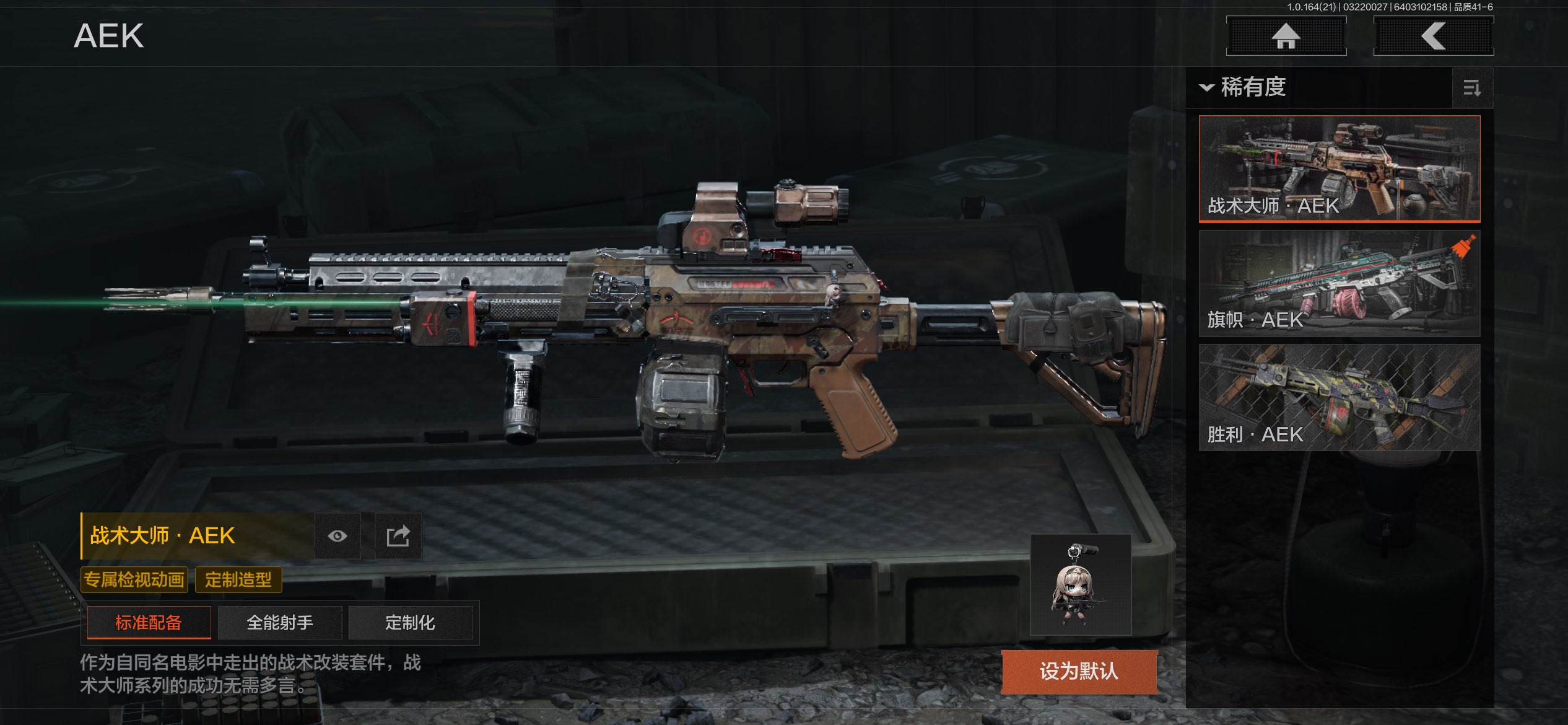1568x725 pixels.
Task: Go to the home screen
Action: 1286,36
